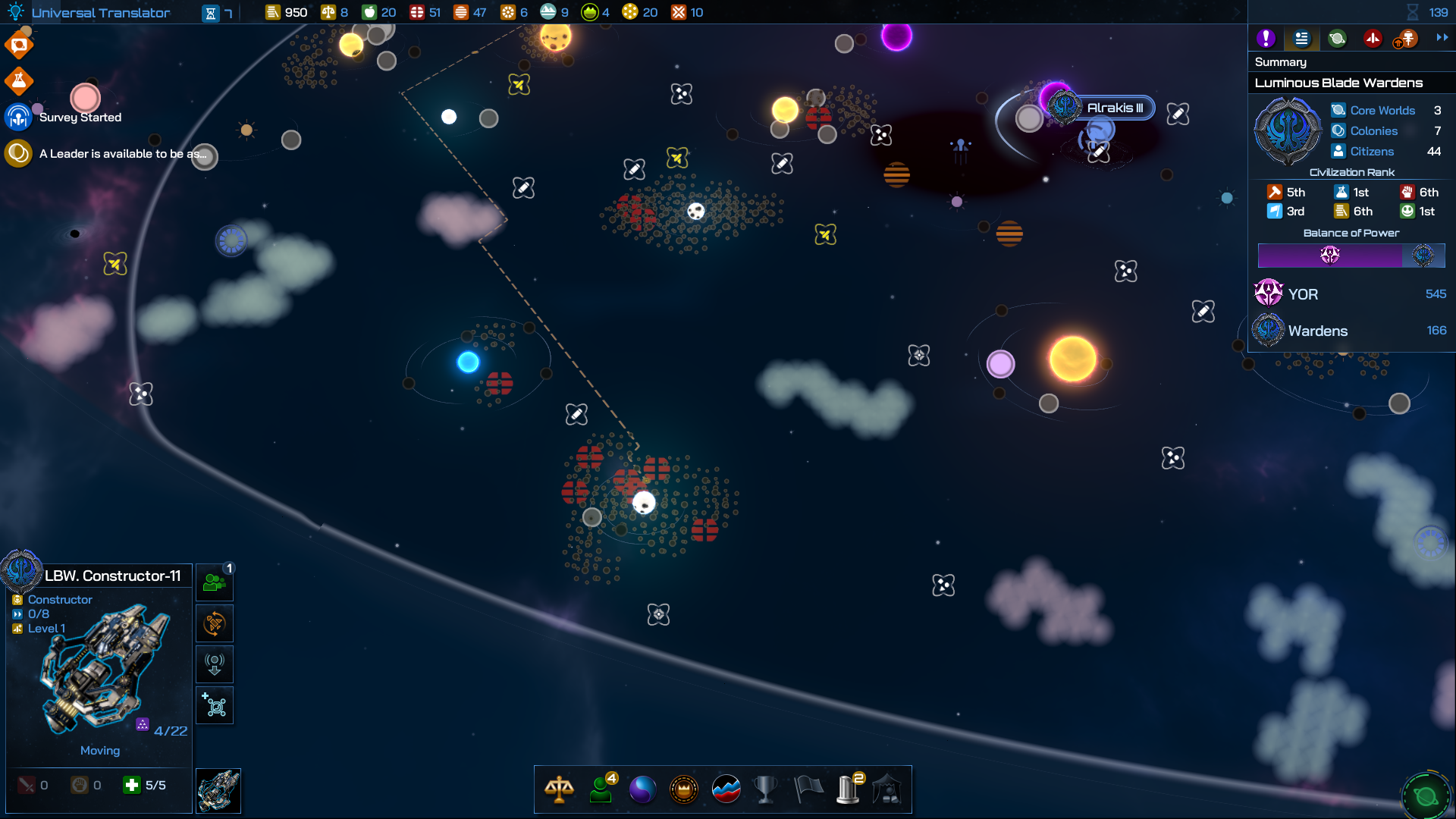The width and height of the screenshot is (1456, 819).
Task: Open the red ships tab
Action: pos(1373,39)
